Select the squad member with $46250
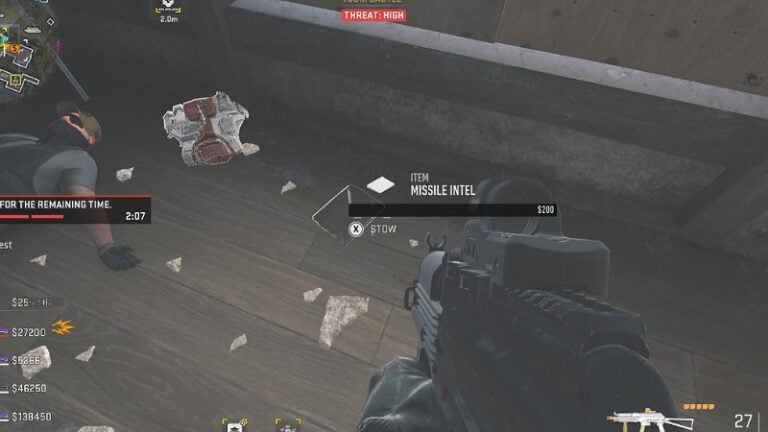768x432 pixels. point(28,388)
